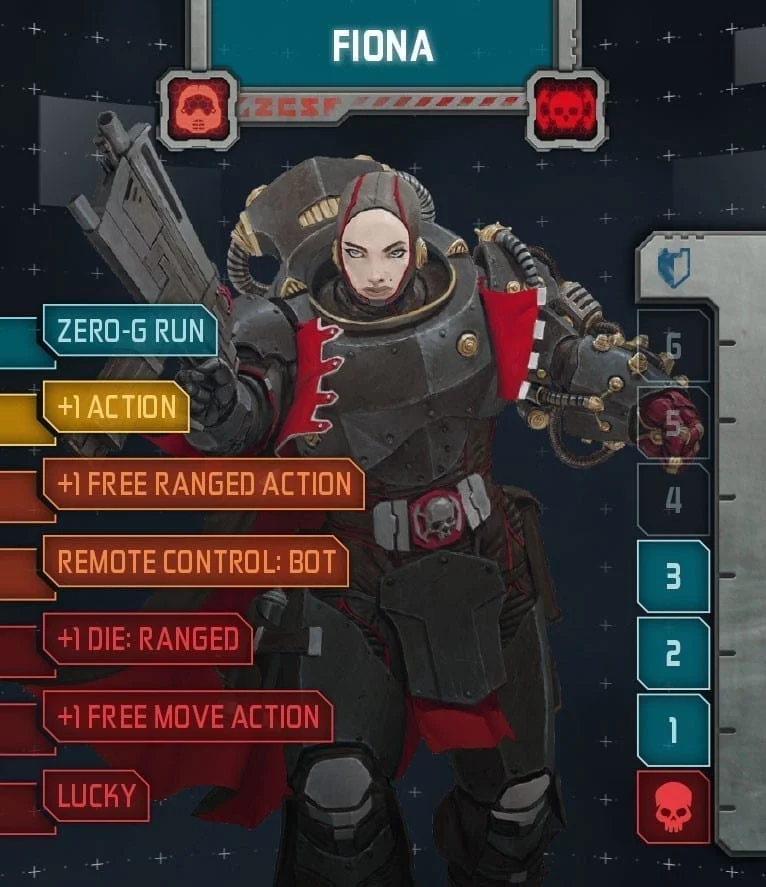Activate the Remote Control: Bot skill
The image size is (766, 887).
pos(195,561)
